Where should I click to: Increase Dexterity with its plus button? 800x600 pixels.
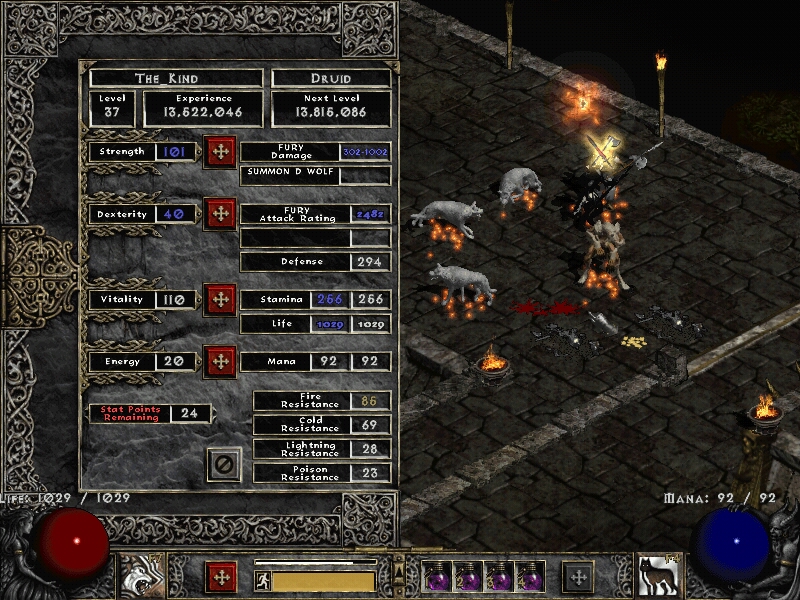(220, 214)
